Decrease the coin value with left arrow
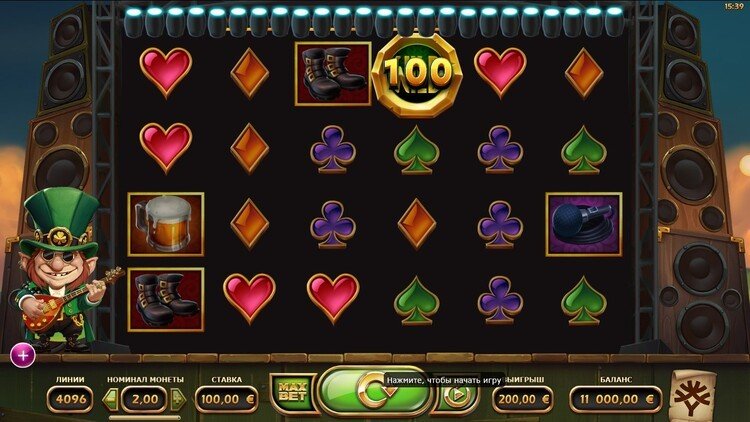This screenshot has width=750, height=422. tap(111, 399)
